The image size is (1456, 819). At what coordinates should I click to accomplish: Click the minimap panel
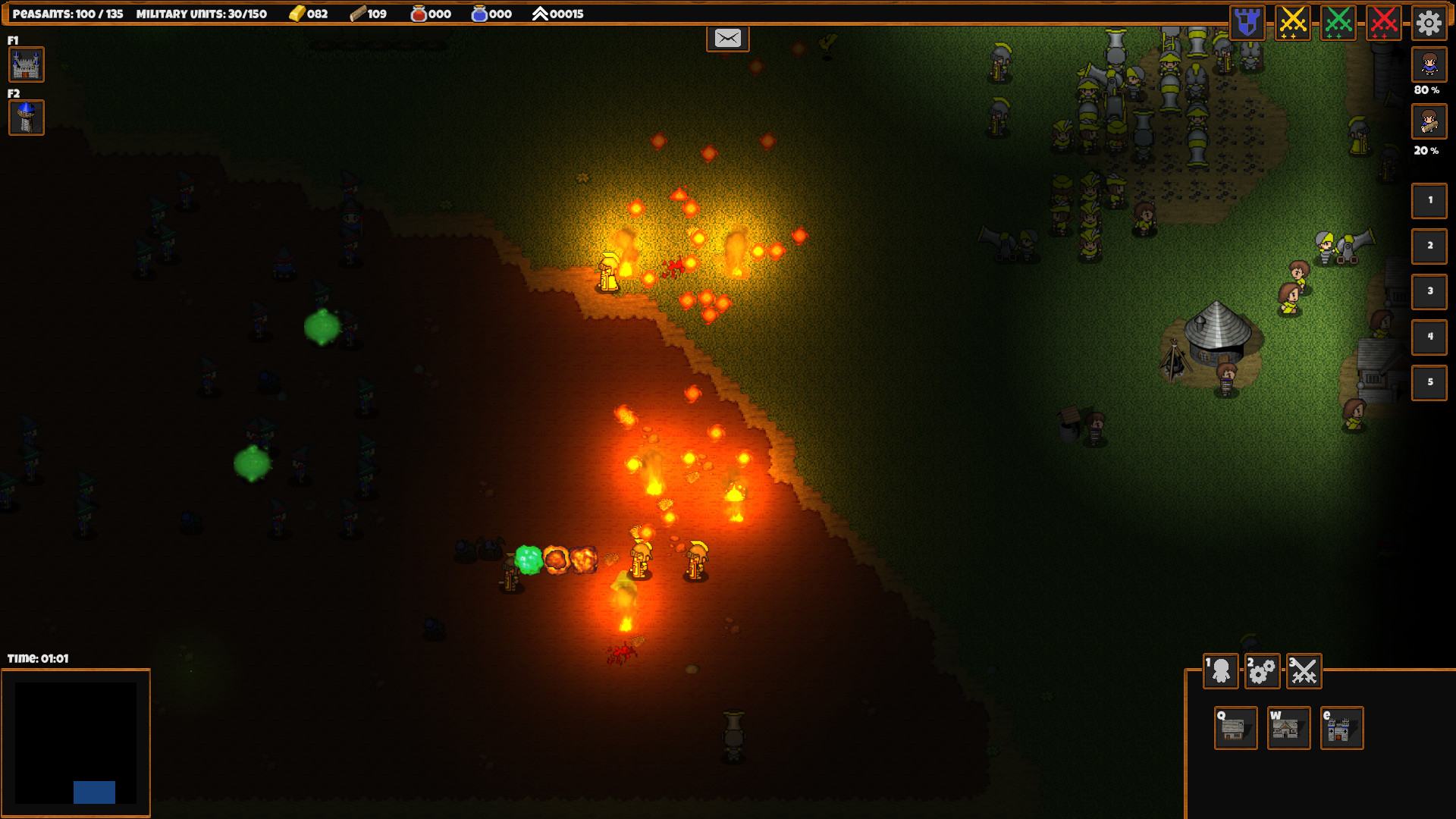[x=76, y=742]
